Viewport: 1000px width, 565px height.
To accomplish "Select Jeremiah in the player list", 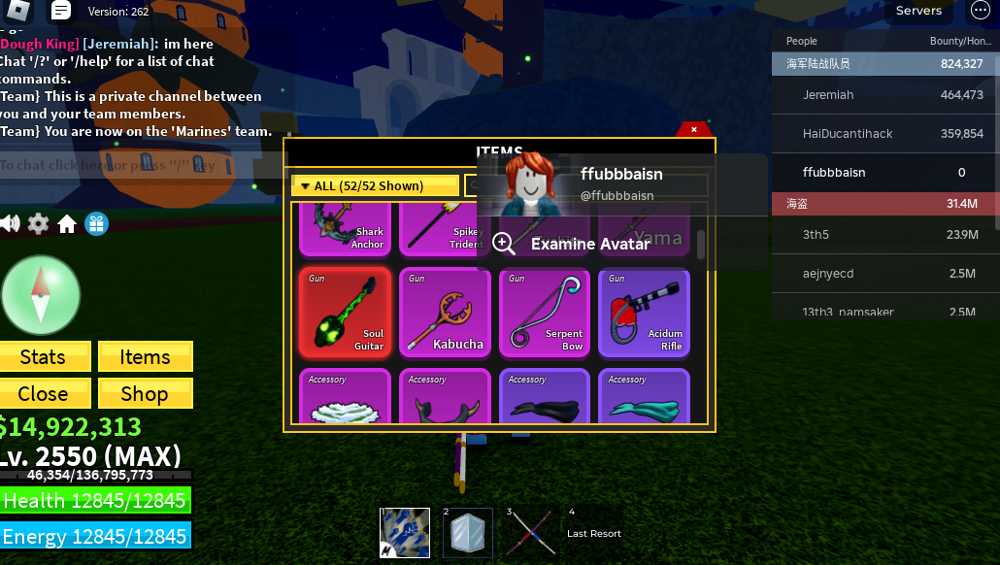I will point(828,95).
